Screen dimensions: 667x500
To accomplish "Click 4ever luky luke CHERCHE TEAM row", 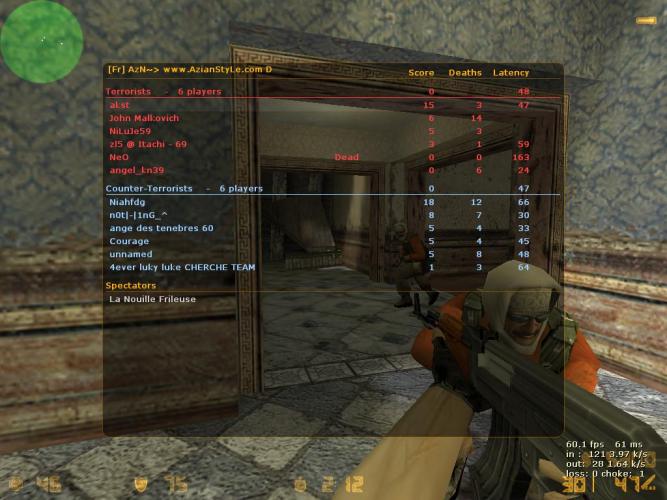I will pyautogui.click(x=182, y=267).
